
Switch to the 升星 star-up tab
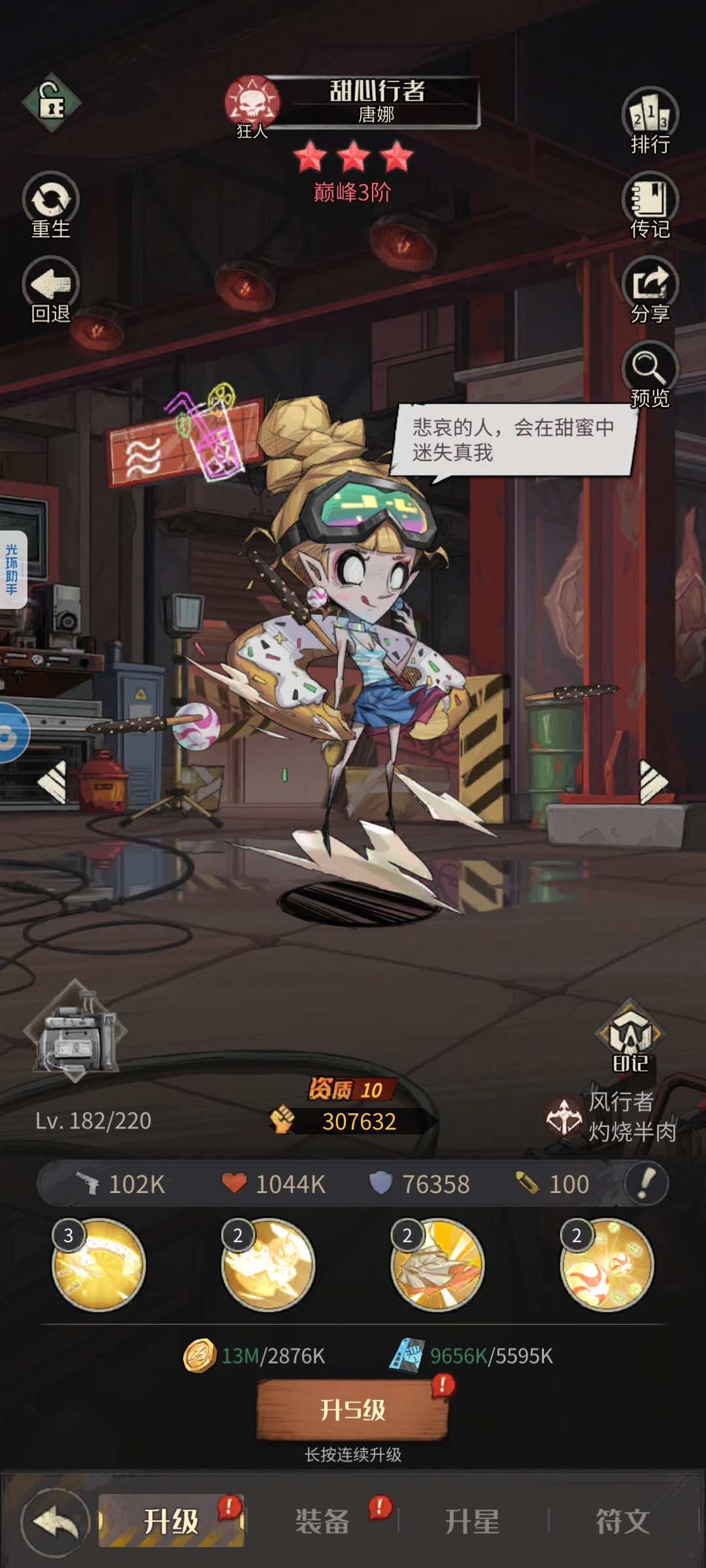472,1522
